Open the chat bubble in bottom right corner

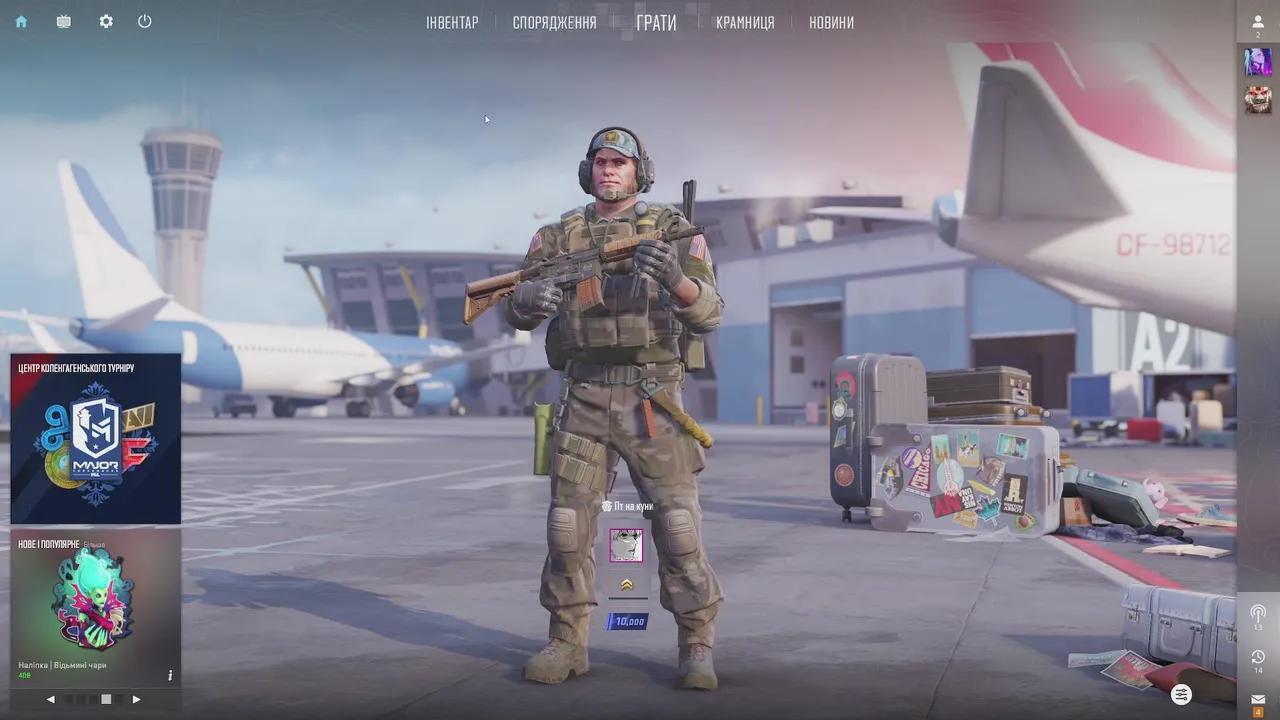pos(1180,694)
